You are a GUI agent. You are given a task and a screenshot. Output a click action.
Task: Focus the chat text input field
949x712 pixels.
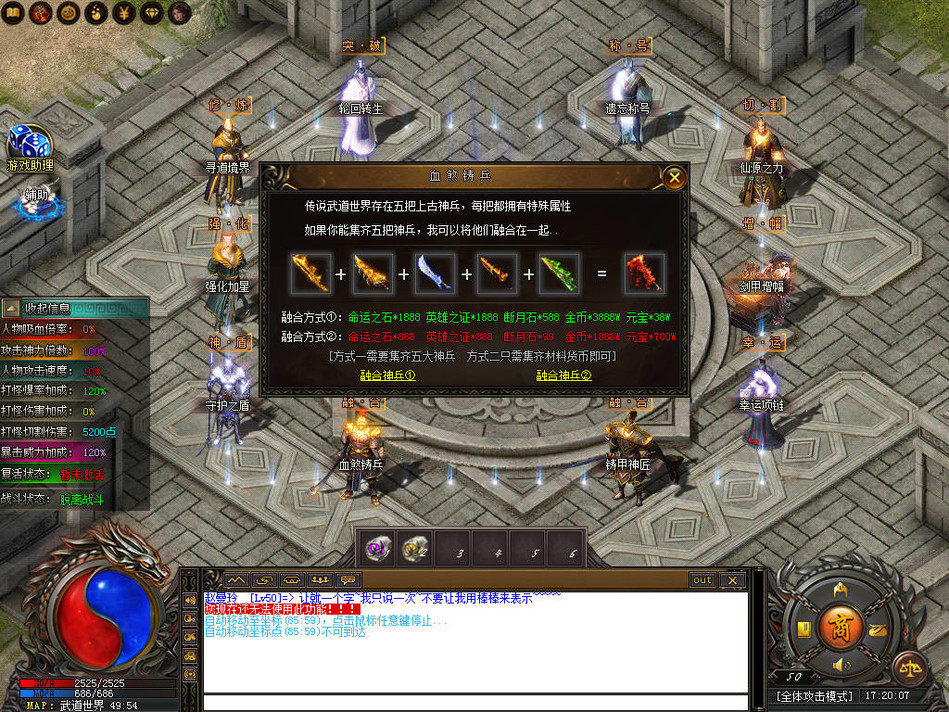(x=475, y=702)
